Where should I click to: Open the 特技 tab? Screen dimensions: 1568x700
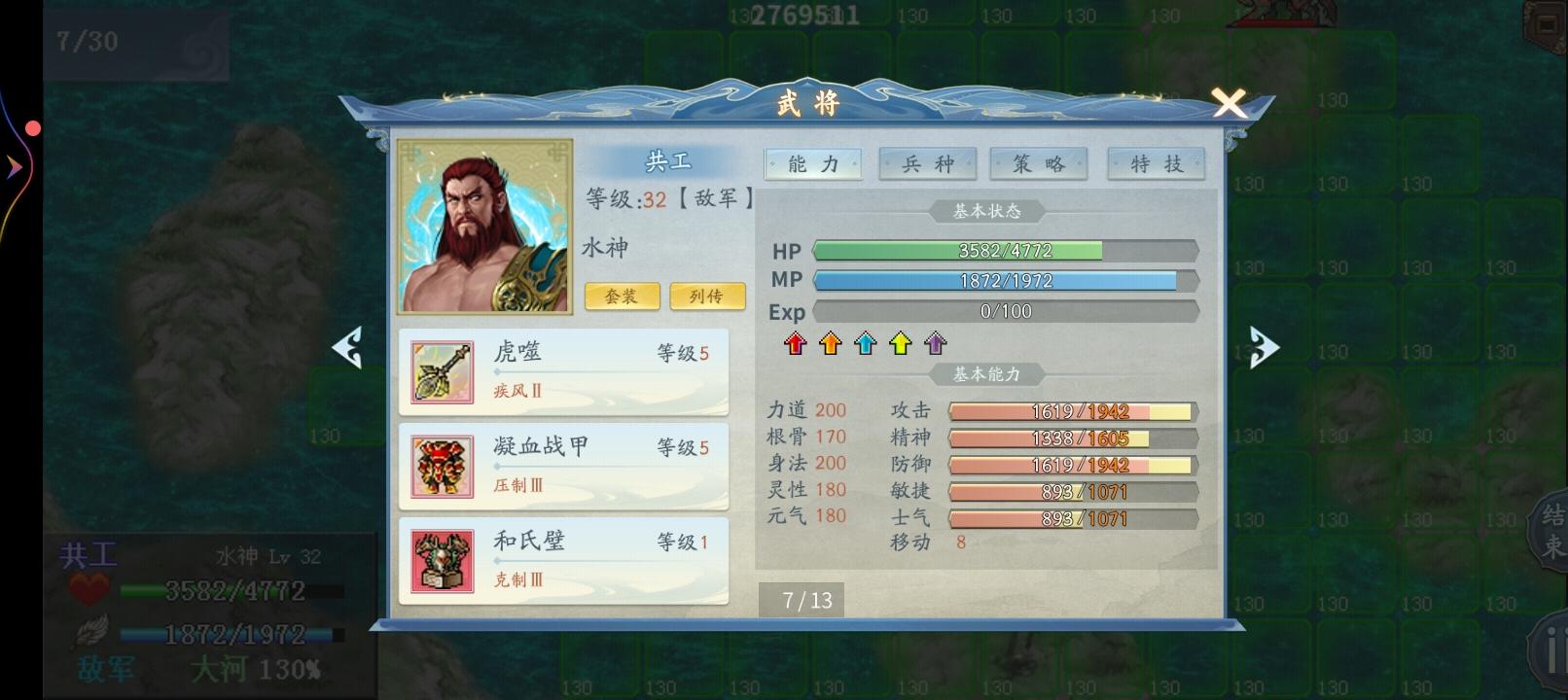tap(1156, 163)
